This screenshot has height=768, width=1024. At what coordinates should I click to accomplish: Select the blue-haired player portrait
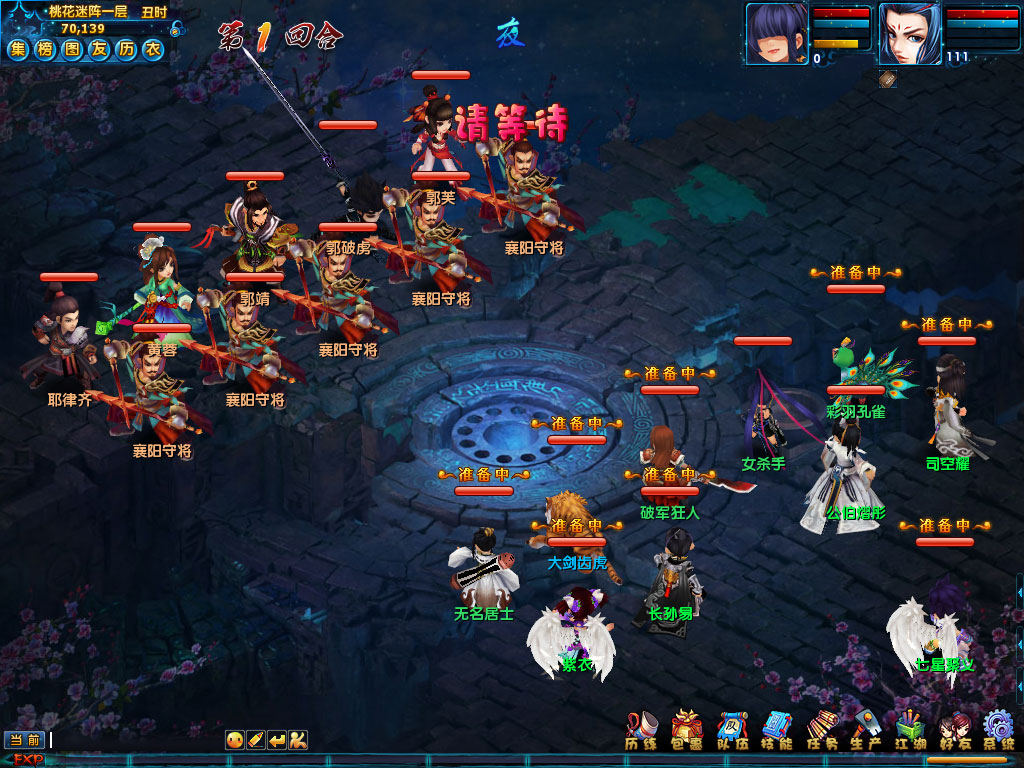(x=776, y=33)
